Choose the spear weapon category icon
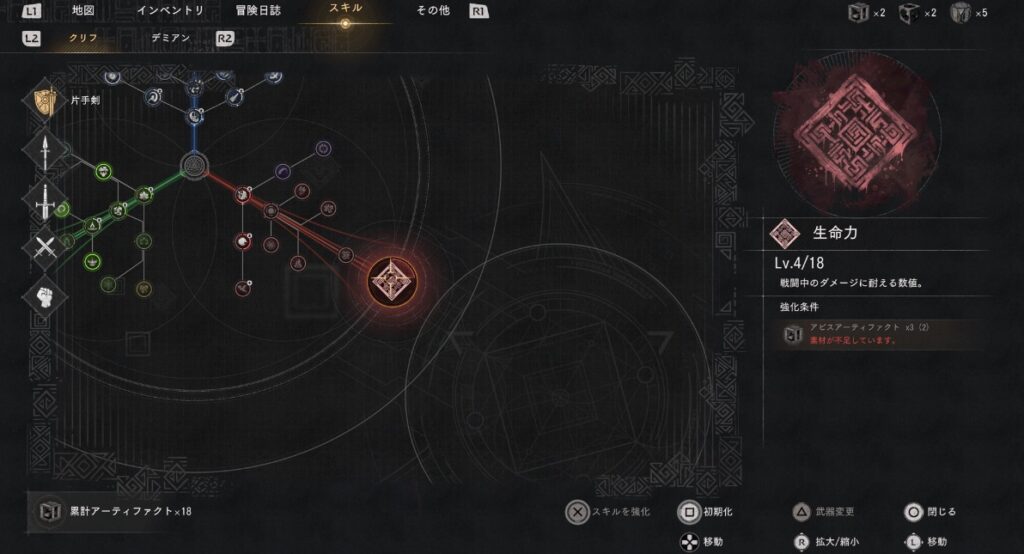1024x554 pixels. coord(44,149)
